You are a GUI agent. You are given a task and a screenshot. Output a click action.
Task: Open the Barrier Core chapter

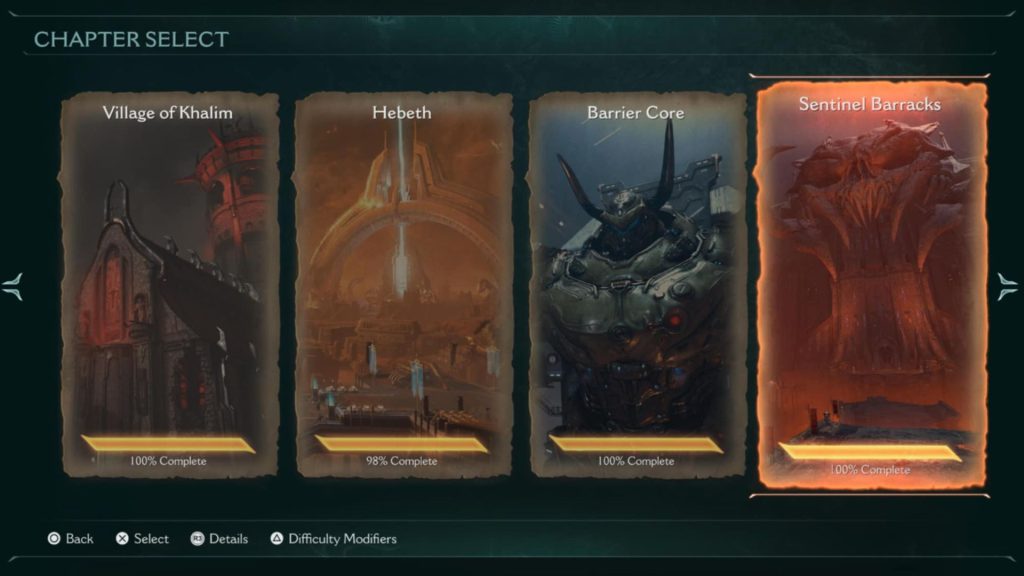[x=636, y=285]
